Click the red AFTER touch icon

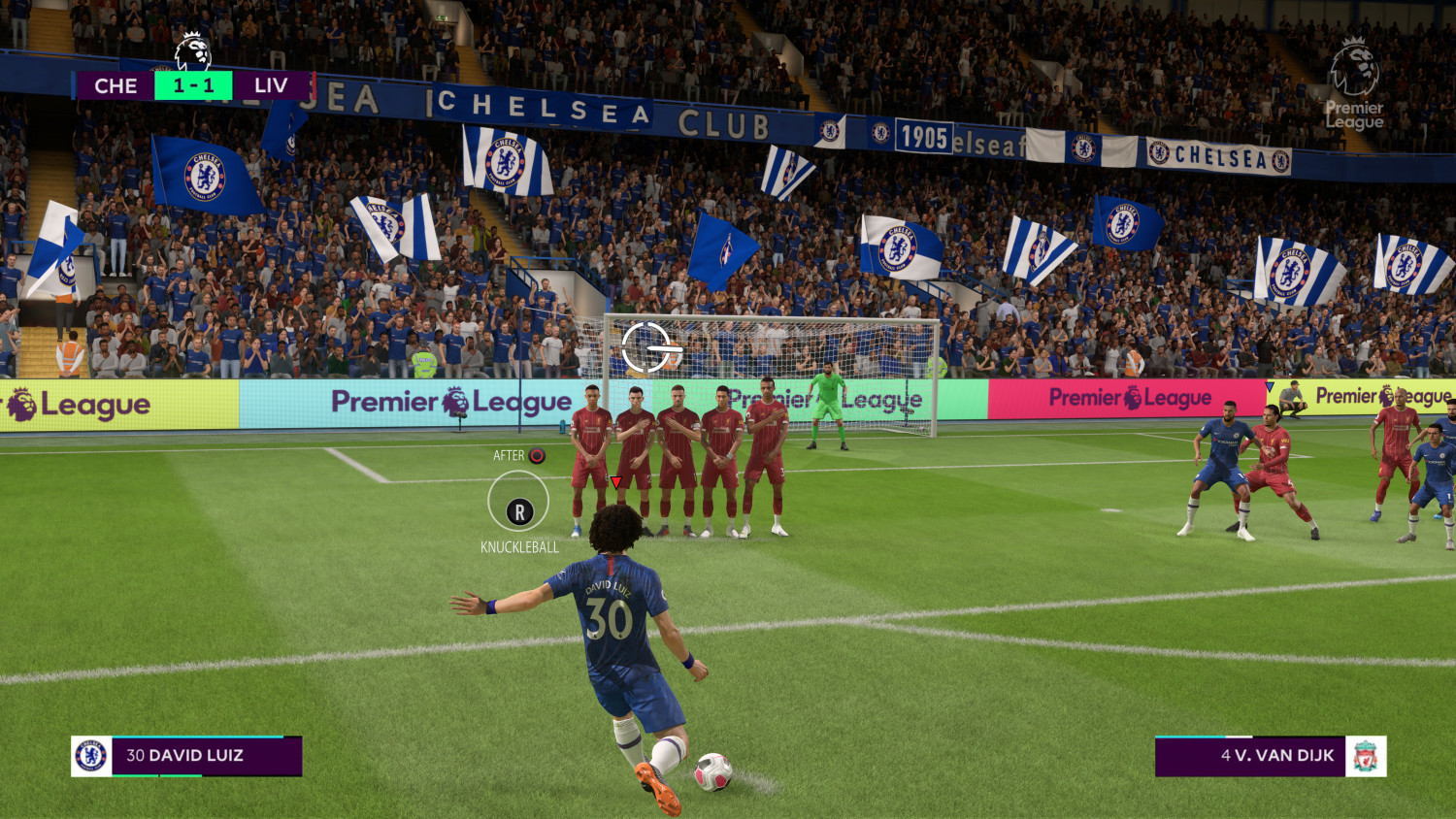point(535,453)
